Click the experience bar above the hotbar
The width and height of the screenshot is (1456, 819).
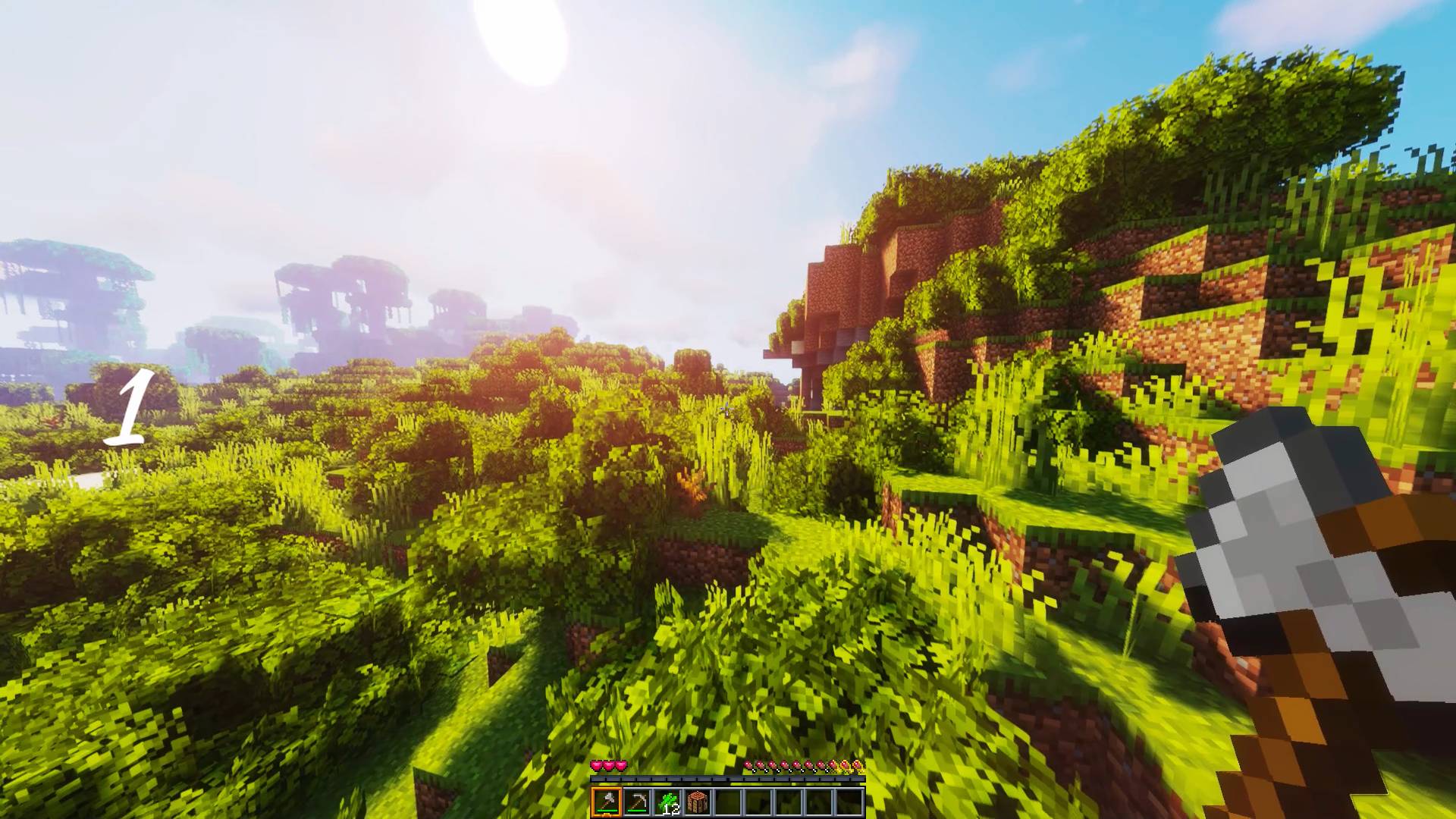point(728,779)
